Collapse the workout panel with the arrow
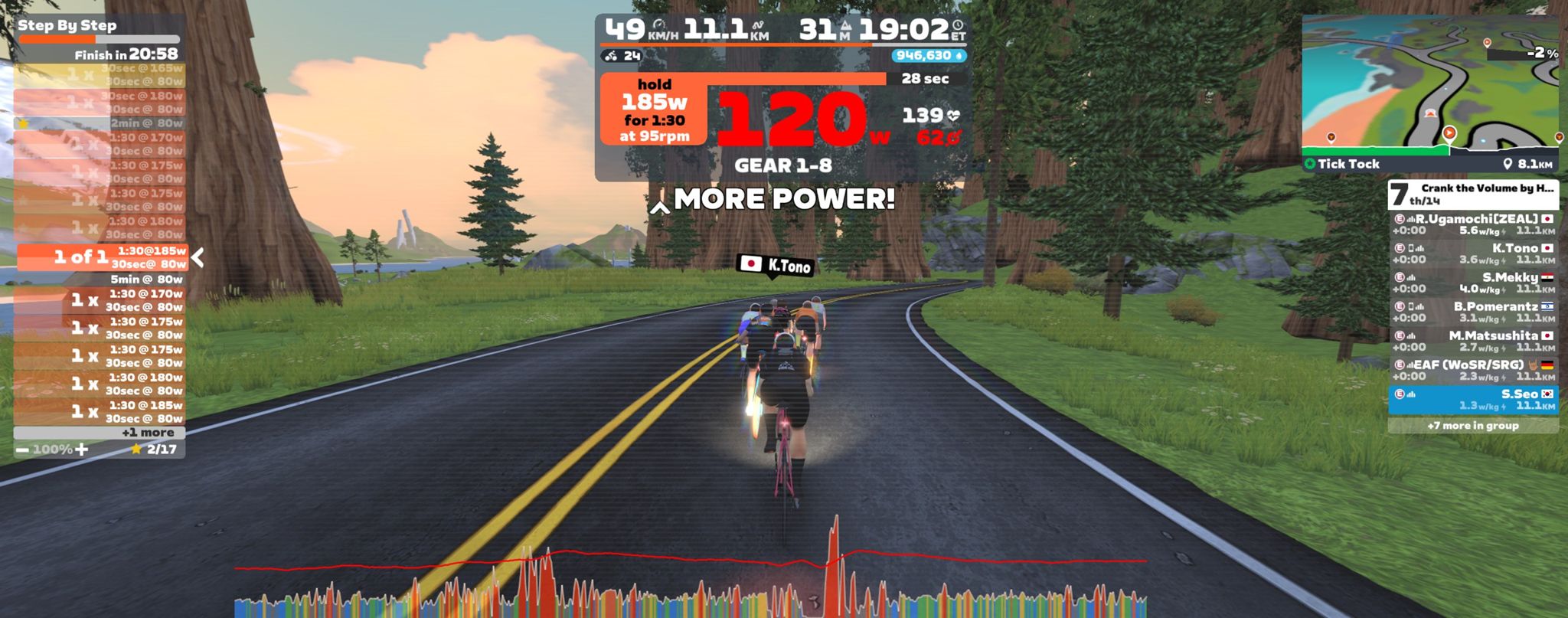 pyautogui.click(x=198, y=257)
